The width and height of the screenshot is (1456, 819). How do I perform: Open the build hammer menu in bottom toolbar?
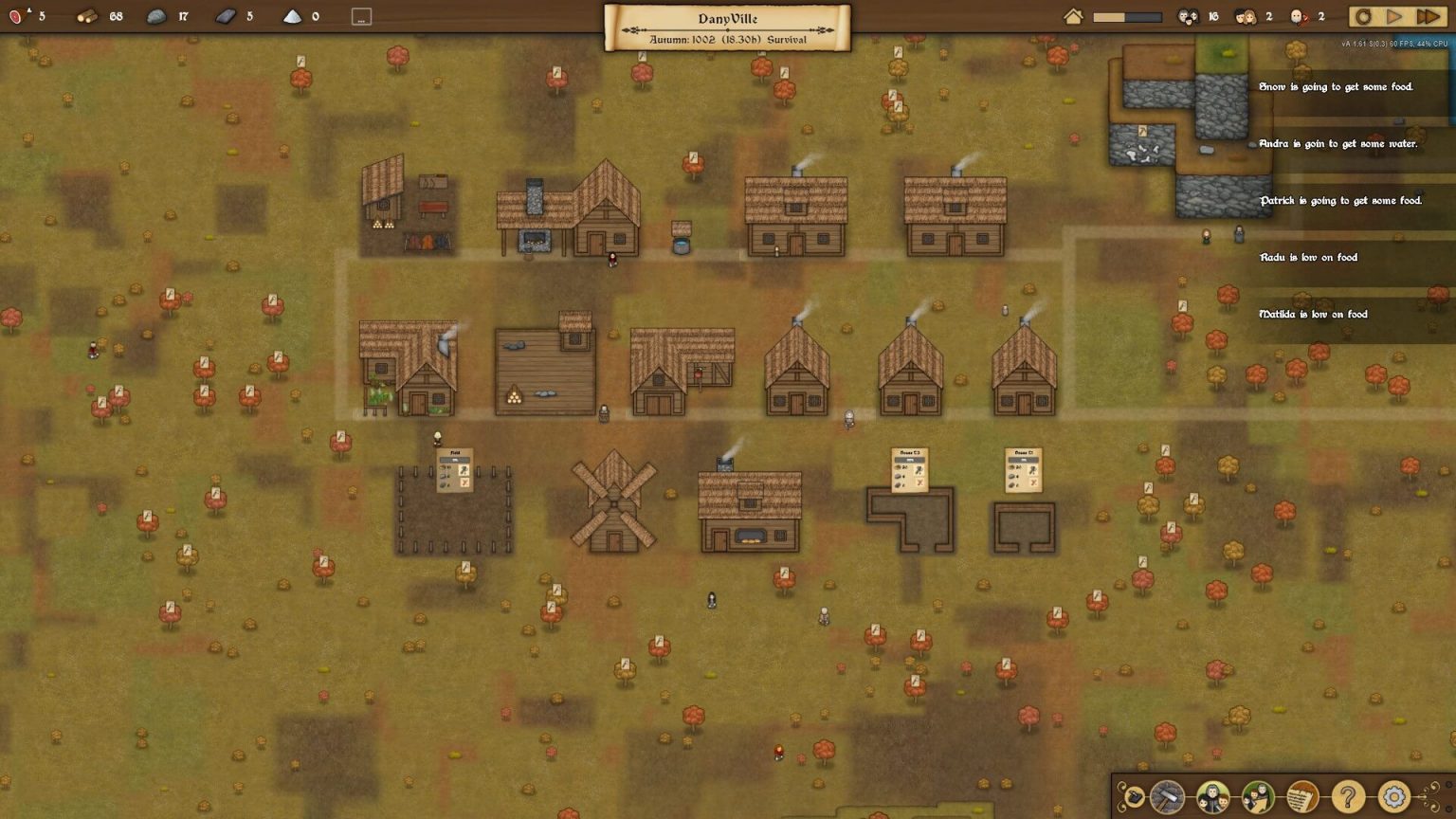tap(1168, 797)
